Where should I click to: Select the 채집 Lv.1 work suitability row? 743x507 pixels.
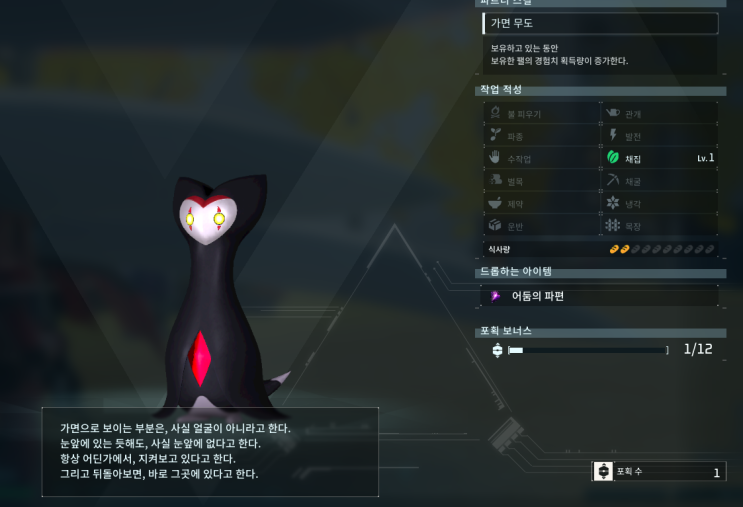(660, 158)
